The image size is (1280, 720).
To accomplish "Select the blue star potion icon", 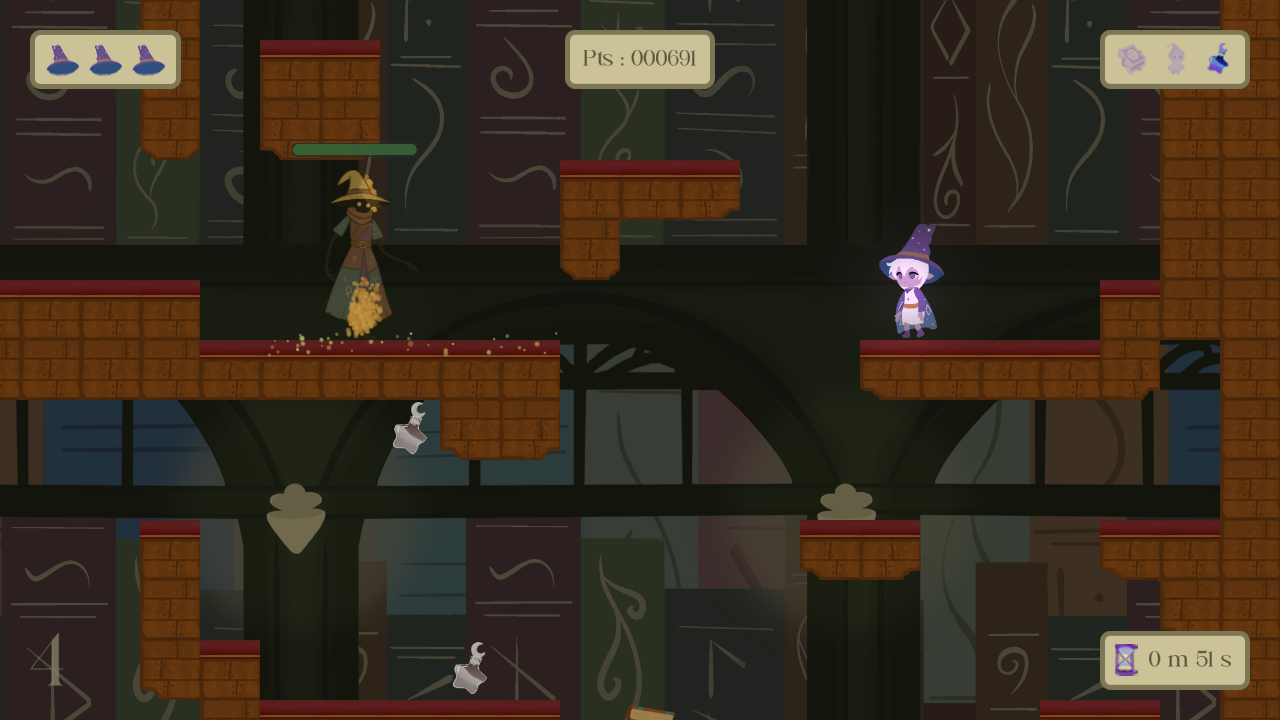I will [x=1218, y=60].
